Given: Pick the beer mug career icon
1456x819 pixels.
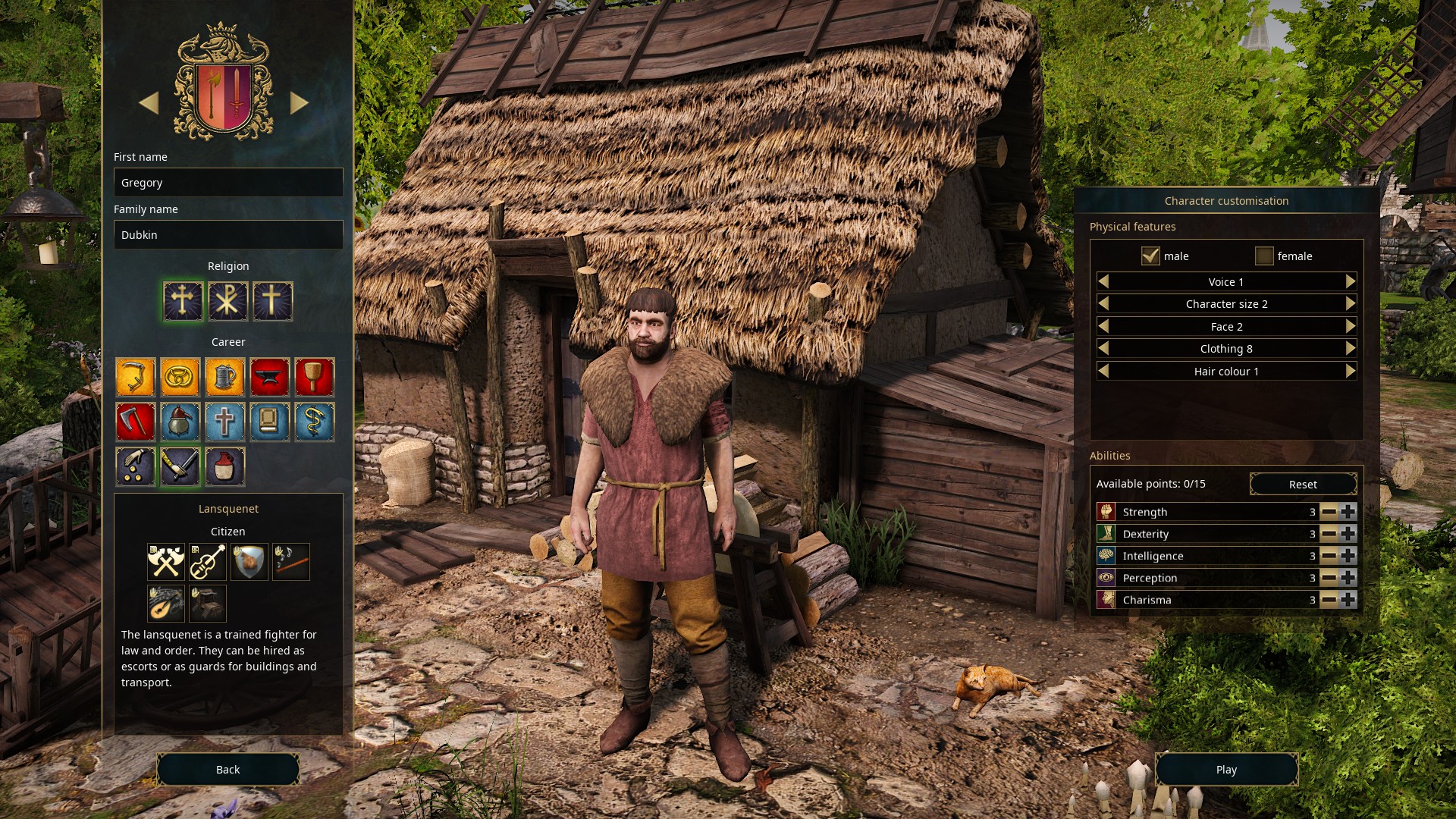Looking at the screenshot, I should tap(224, 377).
